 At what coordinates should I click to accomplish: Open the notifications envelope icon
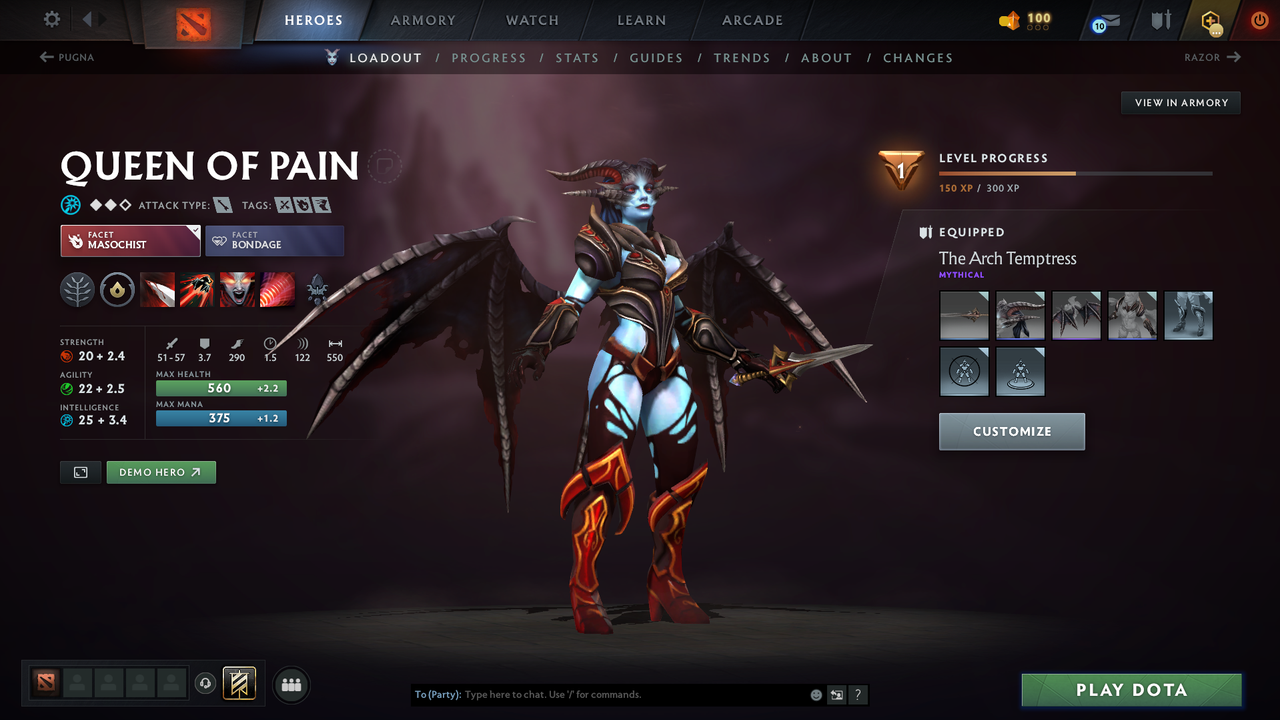pos(1108,19)
